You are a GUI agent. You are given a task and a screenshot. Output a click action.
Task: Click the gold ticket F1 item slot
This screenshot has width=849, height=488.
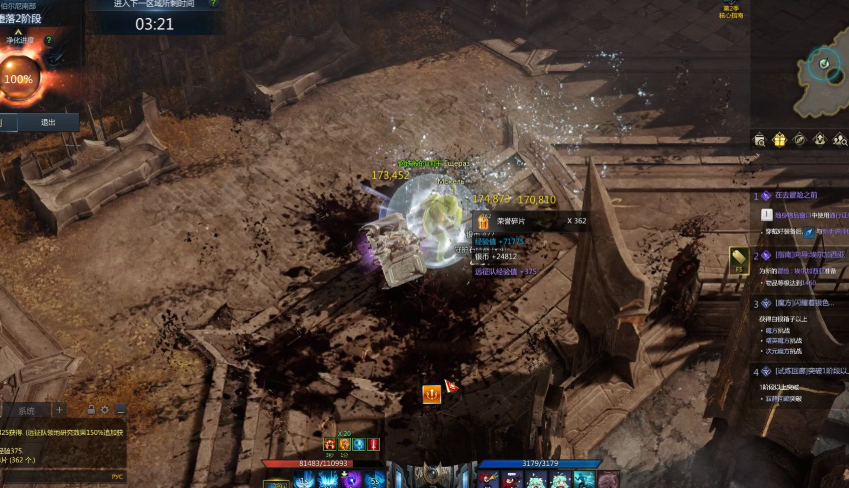pyautogui.click(x=740, y=258)
